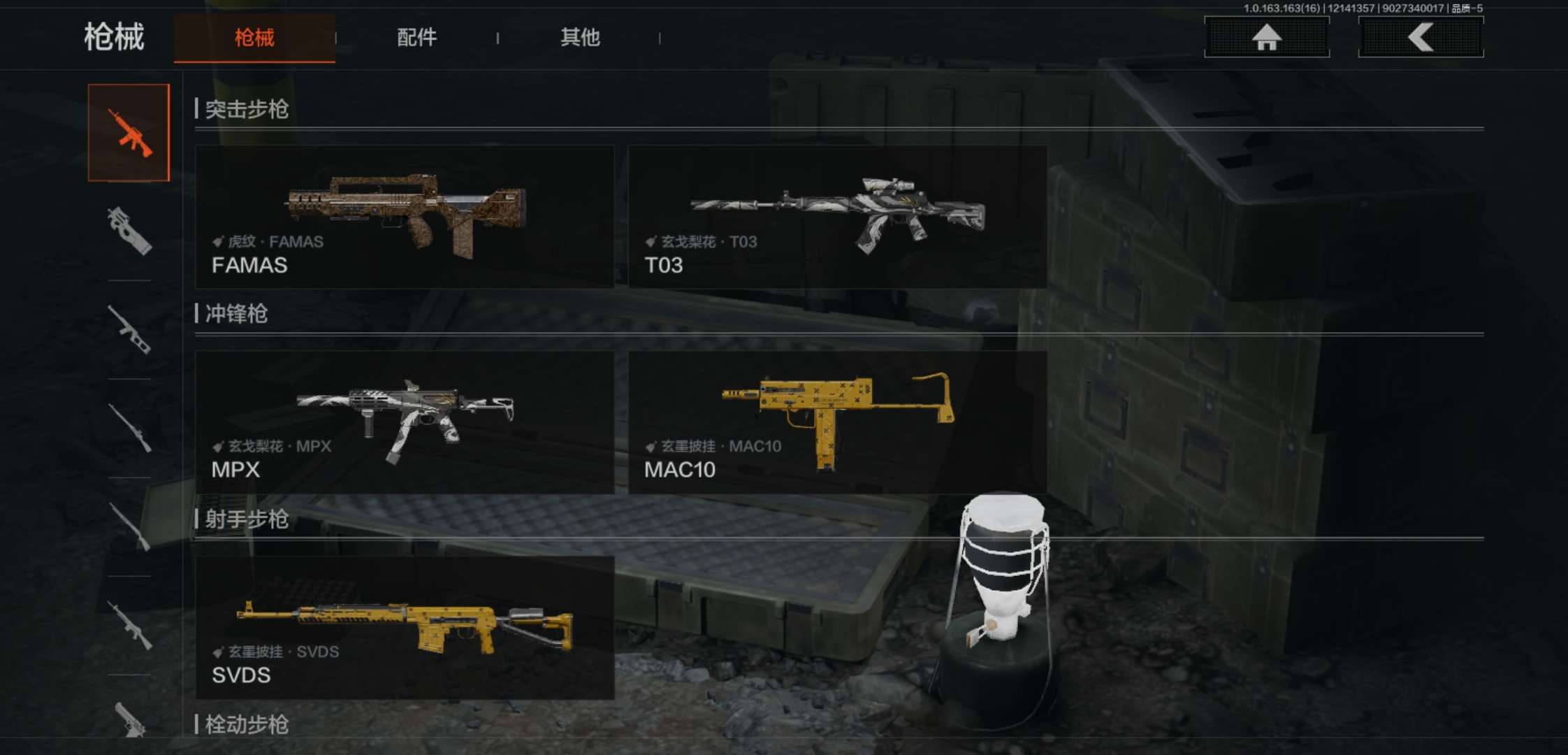This screenshot has height=755, width=1568.
Task: Pick the MPX submachine gun
Action: [x=405, y=422]
